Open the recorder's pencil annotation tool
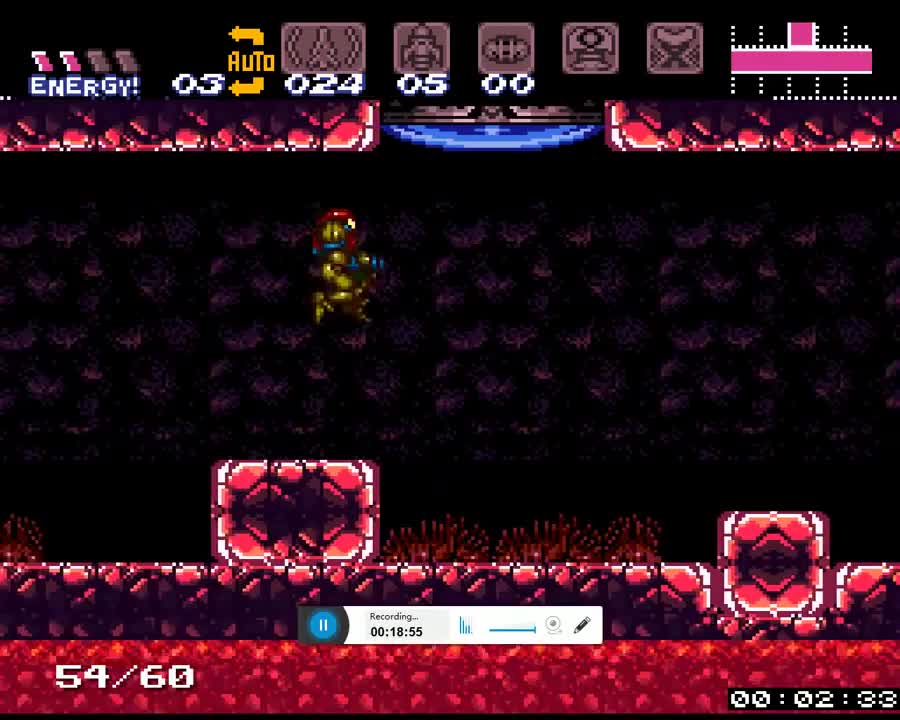900x720 pixels. coord(582,626)
